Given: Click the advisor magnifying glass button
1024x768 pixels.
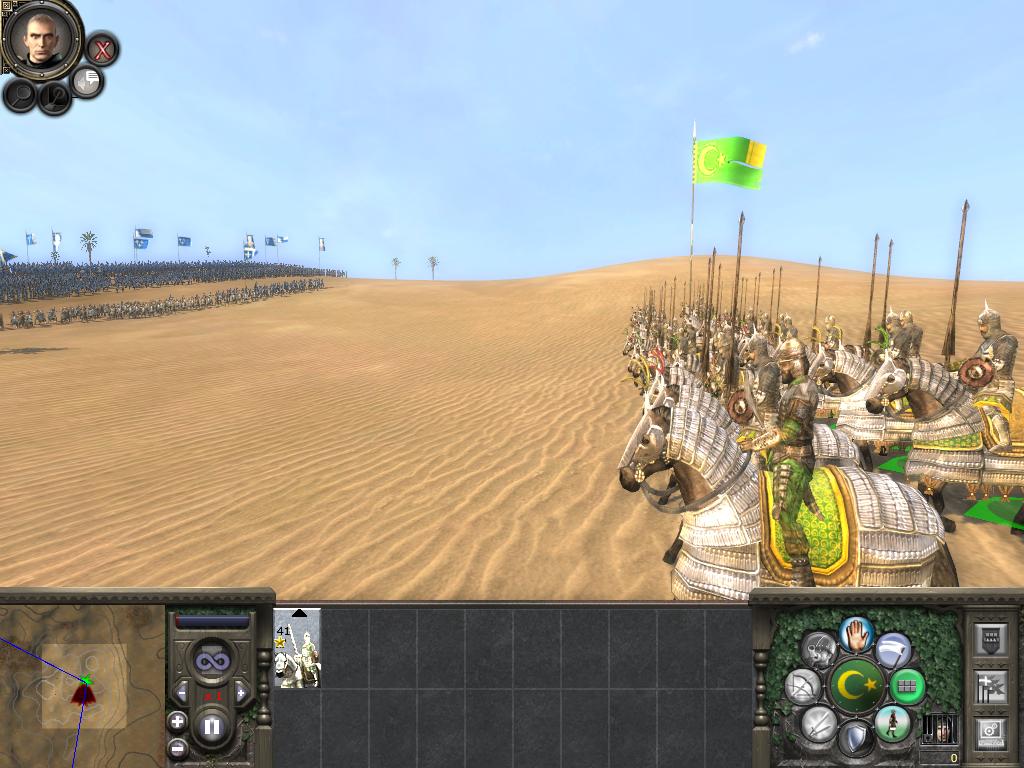Looking at the screenshot, I should coord(20,95).
